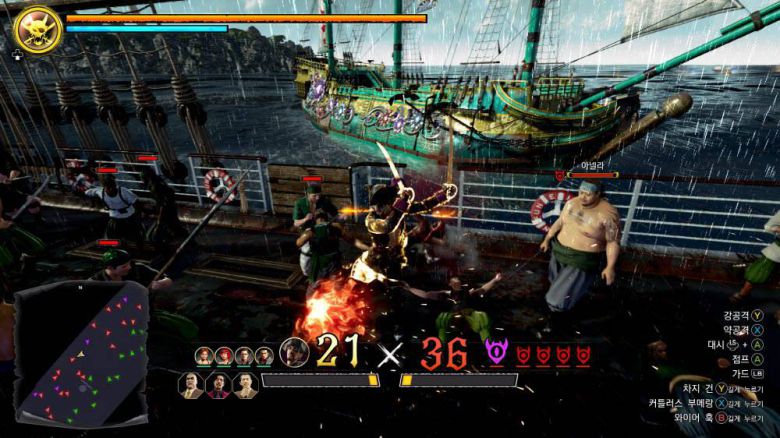This screenshot has height=438, width=780.
Task: Click the purple enemy captain emblem
Action: click(x=497, y=351)
